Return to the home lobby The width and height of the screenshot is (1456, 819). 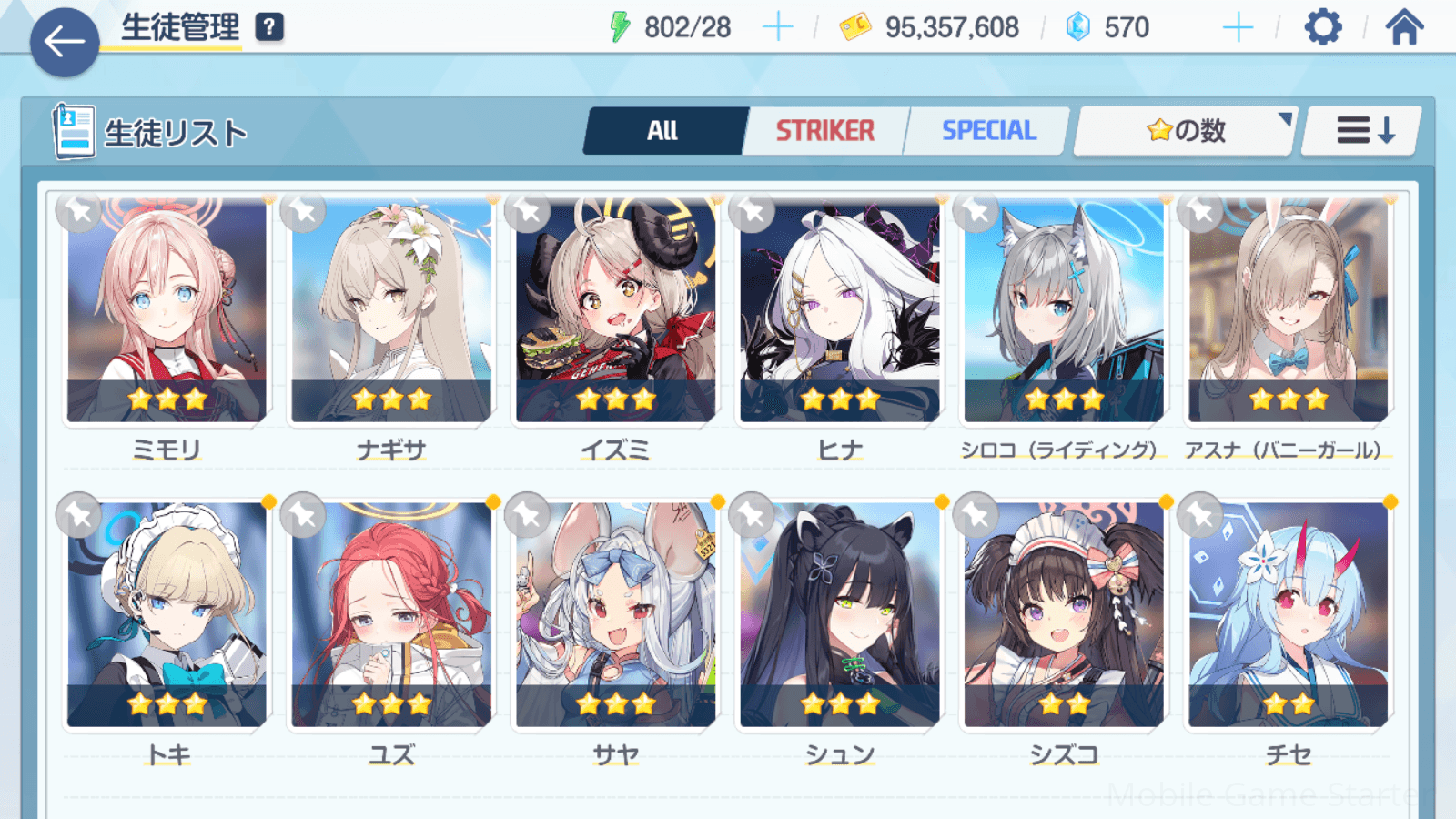click(x=1404, y=27)
